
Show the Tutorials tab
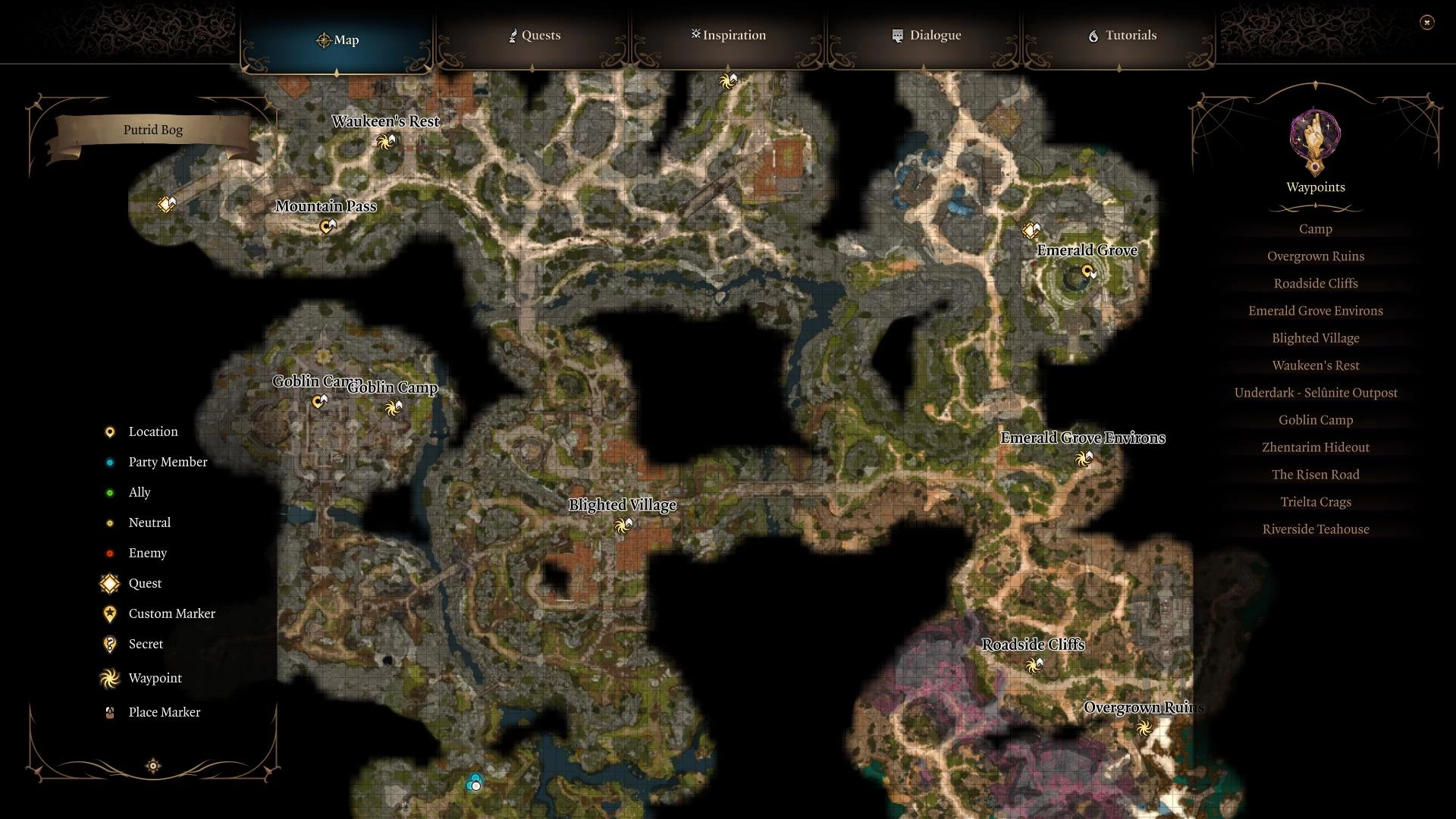(x=1122, y=36)
